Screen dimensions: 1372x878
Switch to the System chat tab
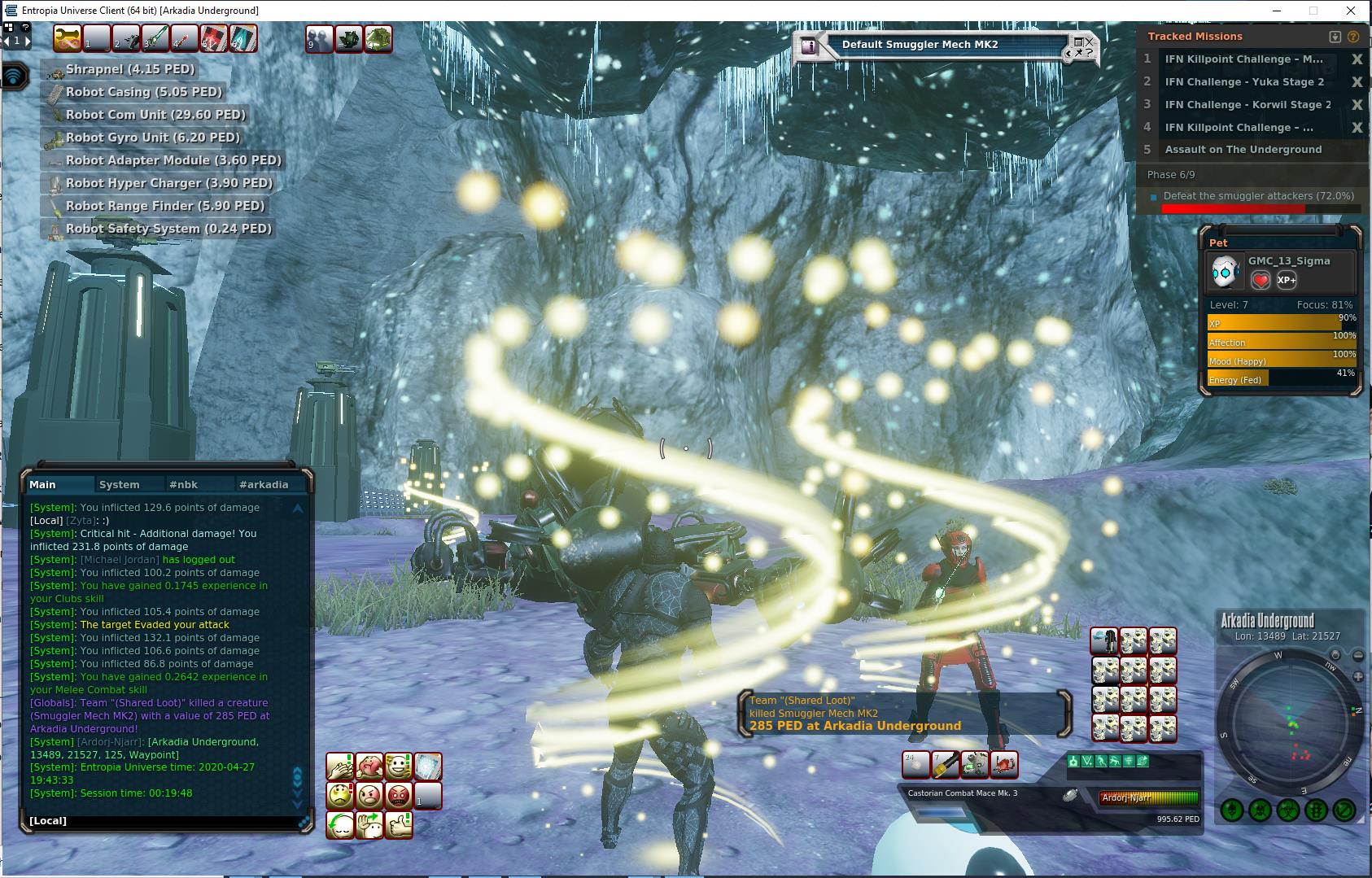point(120,484)
